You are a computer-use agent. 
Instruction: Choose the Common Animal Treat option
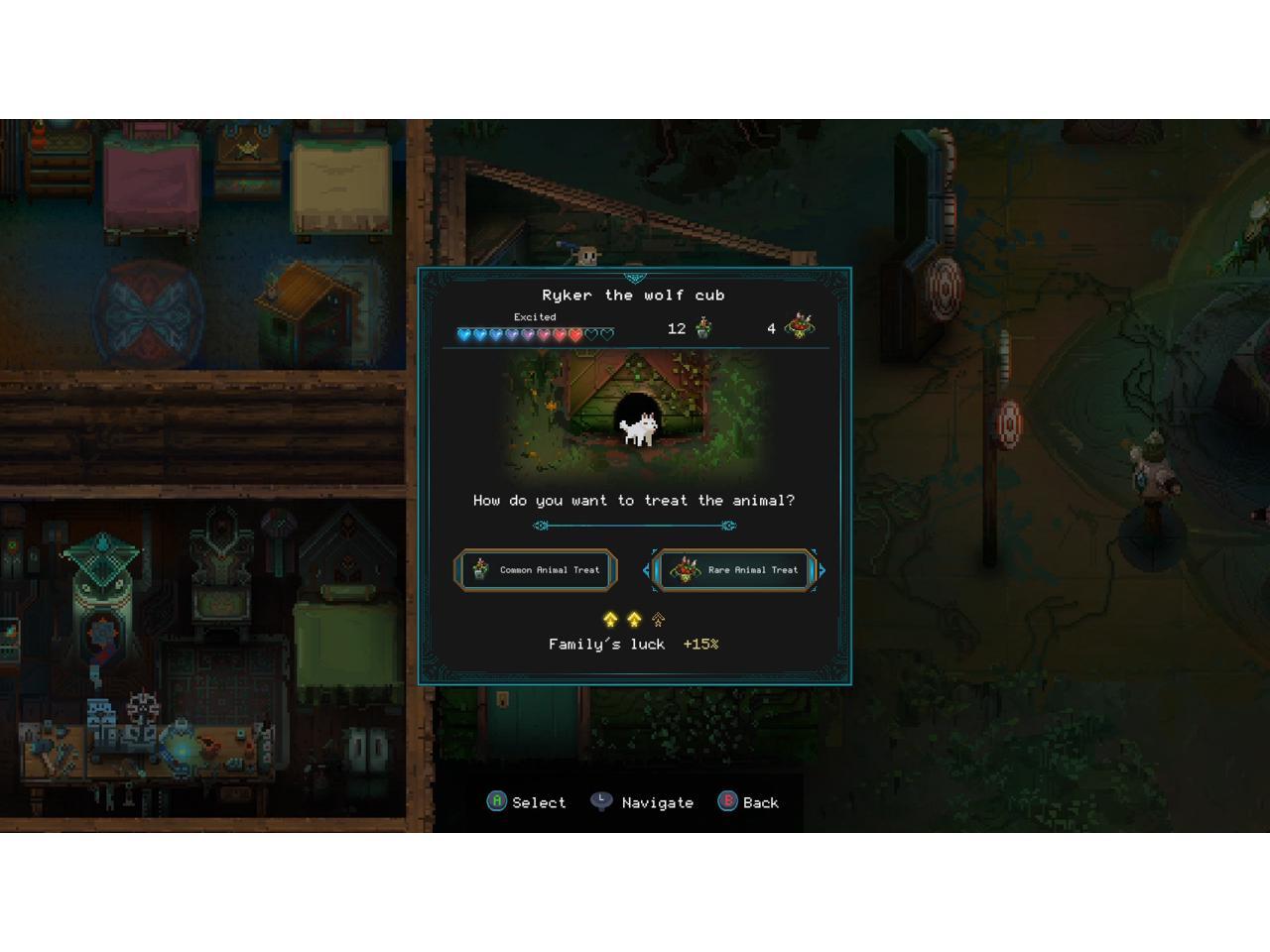click(536, 570)
